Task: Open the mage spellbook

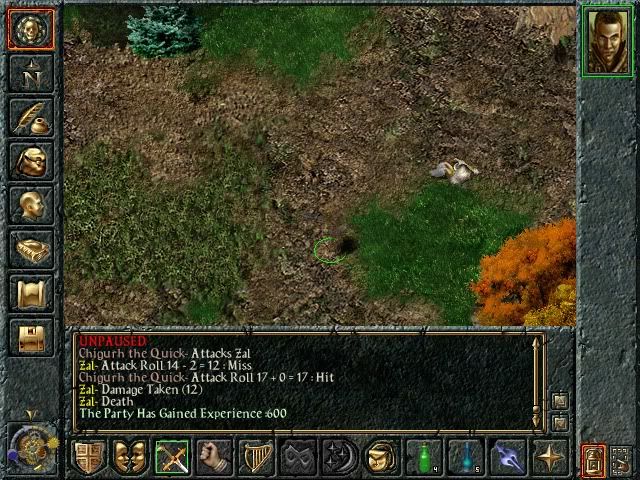Action: pyautogui.click(x=31, y=249)
